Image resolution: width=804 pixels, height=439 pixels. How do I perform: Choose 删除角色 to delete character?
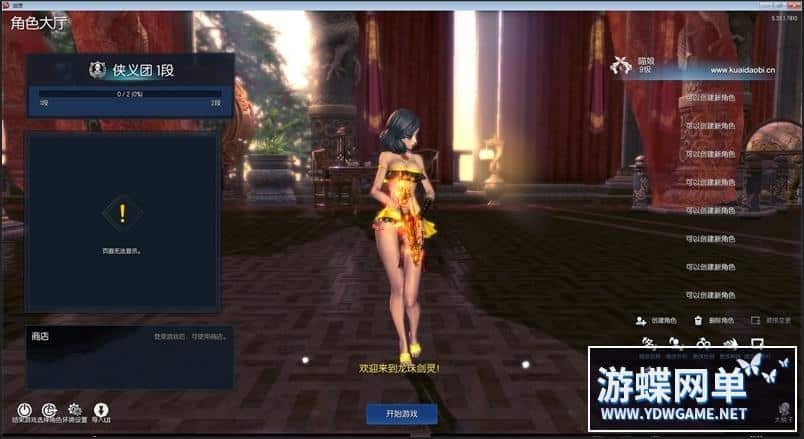[x=715, y=321]
